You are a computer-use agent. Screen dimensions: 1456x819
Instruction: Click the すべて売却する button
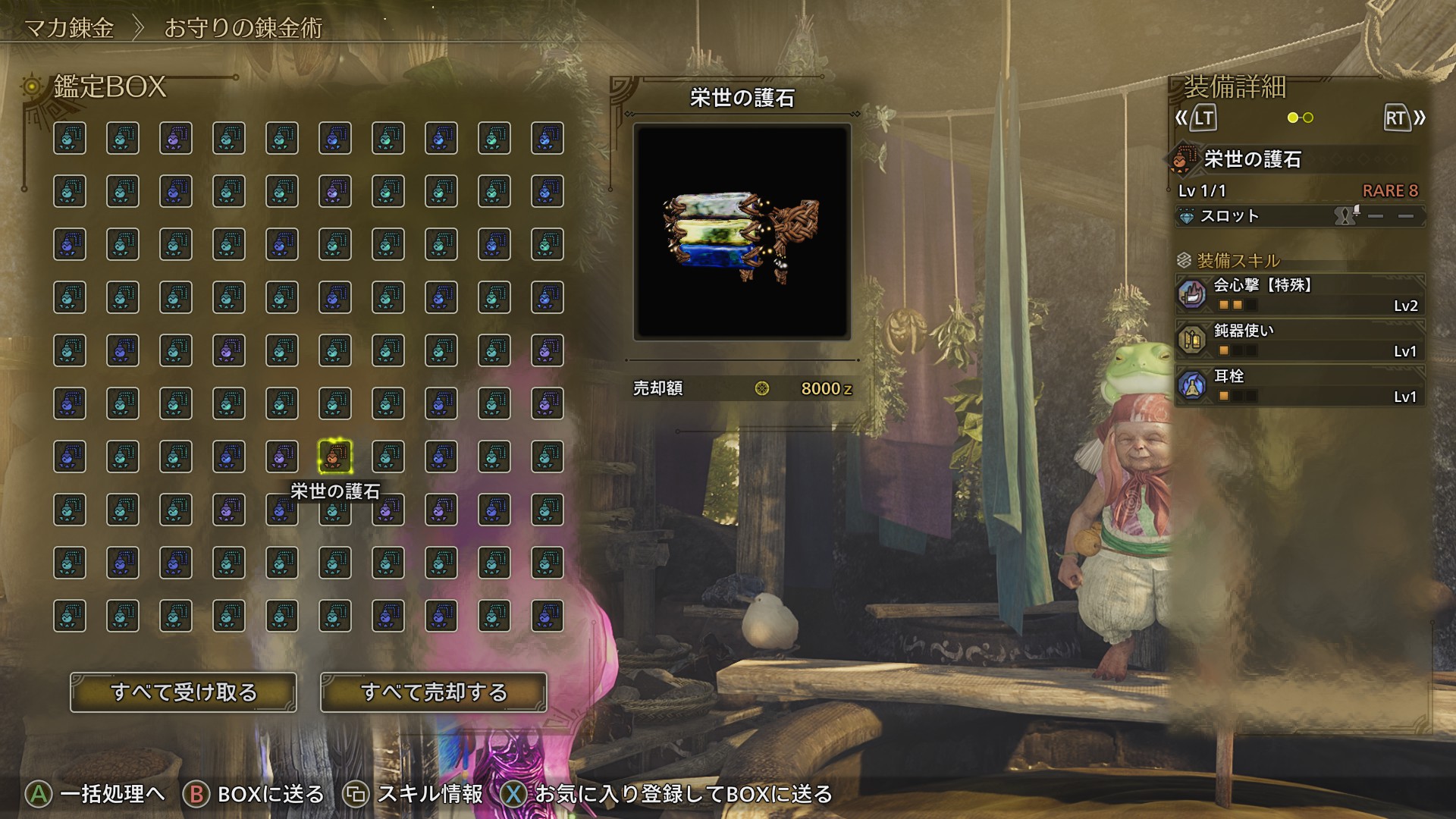(434, 692)
